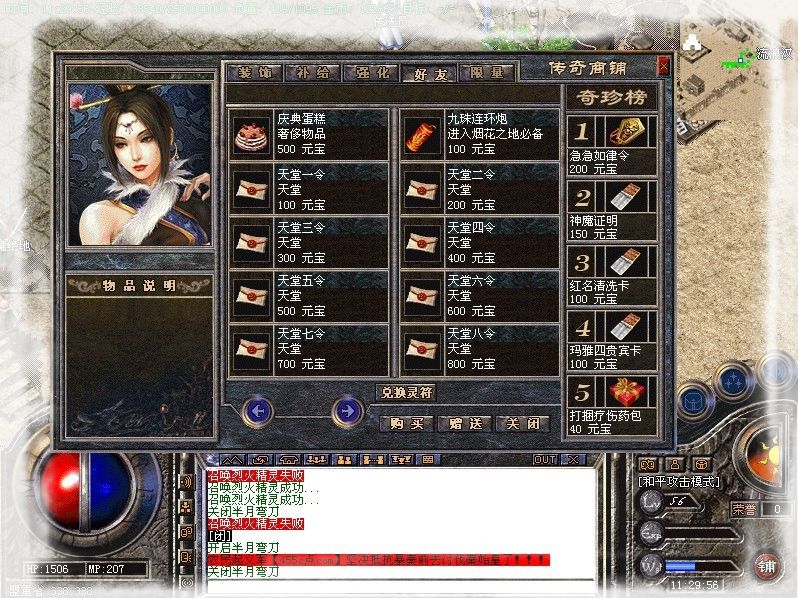
Task: Select 急急如律令 in the 奇珍榜 ranking
Action: [611, 145]
